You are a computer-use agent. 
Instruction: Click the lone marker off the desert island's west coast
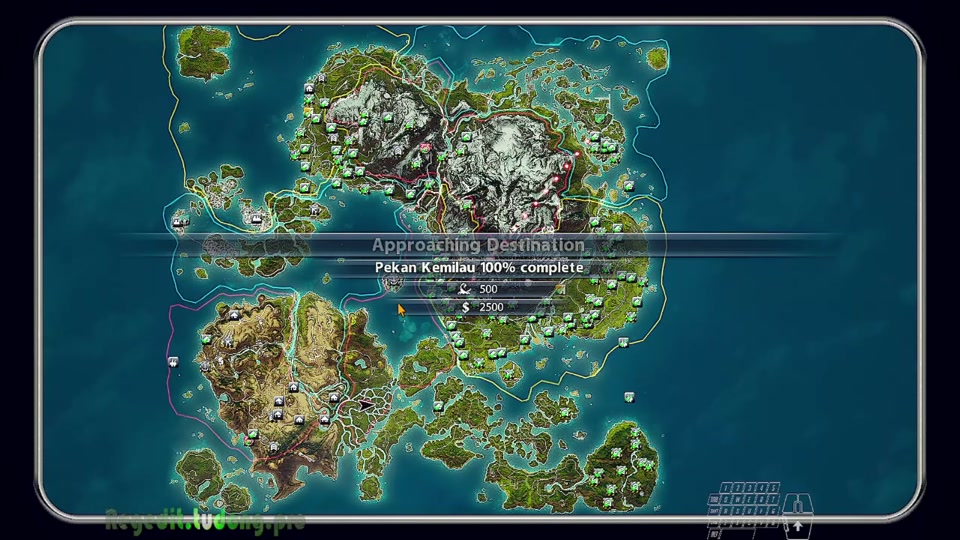pyautogui.click(x=173, y=361)
